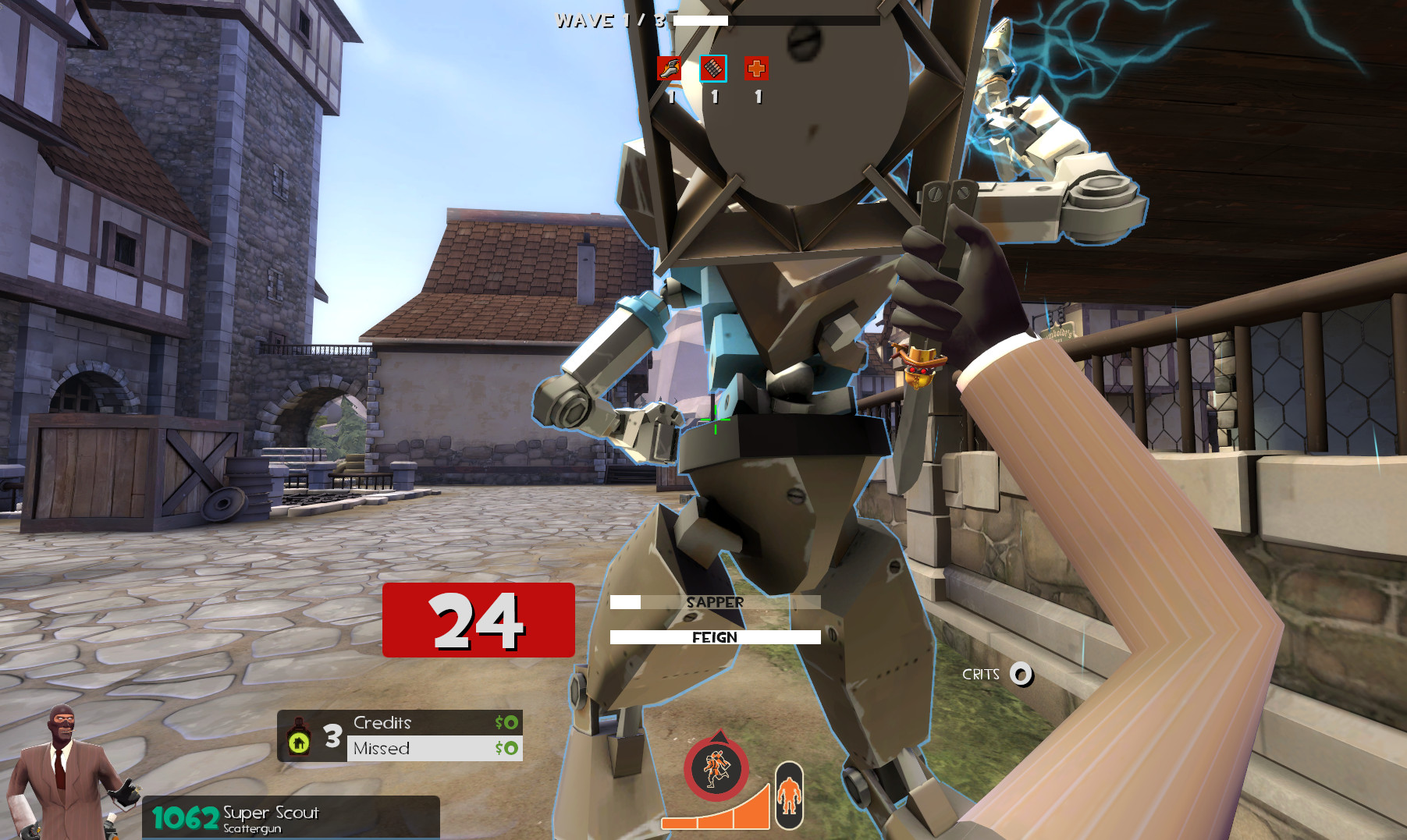Click the highlighted ammo refill canteen icon
This screenshot has height=840, width=1407.
pyautogui.click(x=712, y=69)
